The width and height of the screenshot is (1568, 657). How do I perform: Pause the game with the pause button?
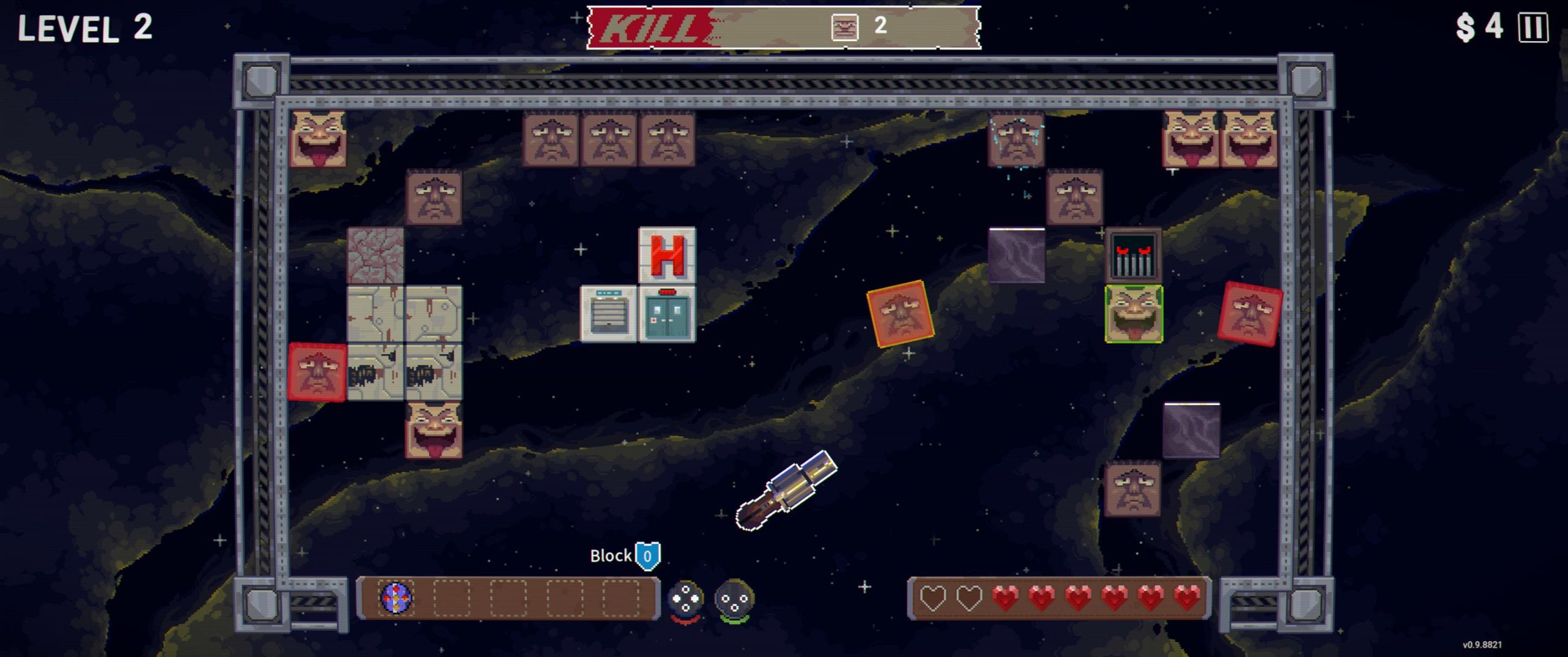point(1533,28)
